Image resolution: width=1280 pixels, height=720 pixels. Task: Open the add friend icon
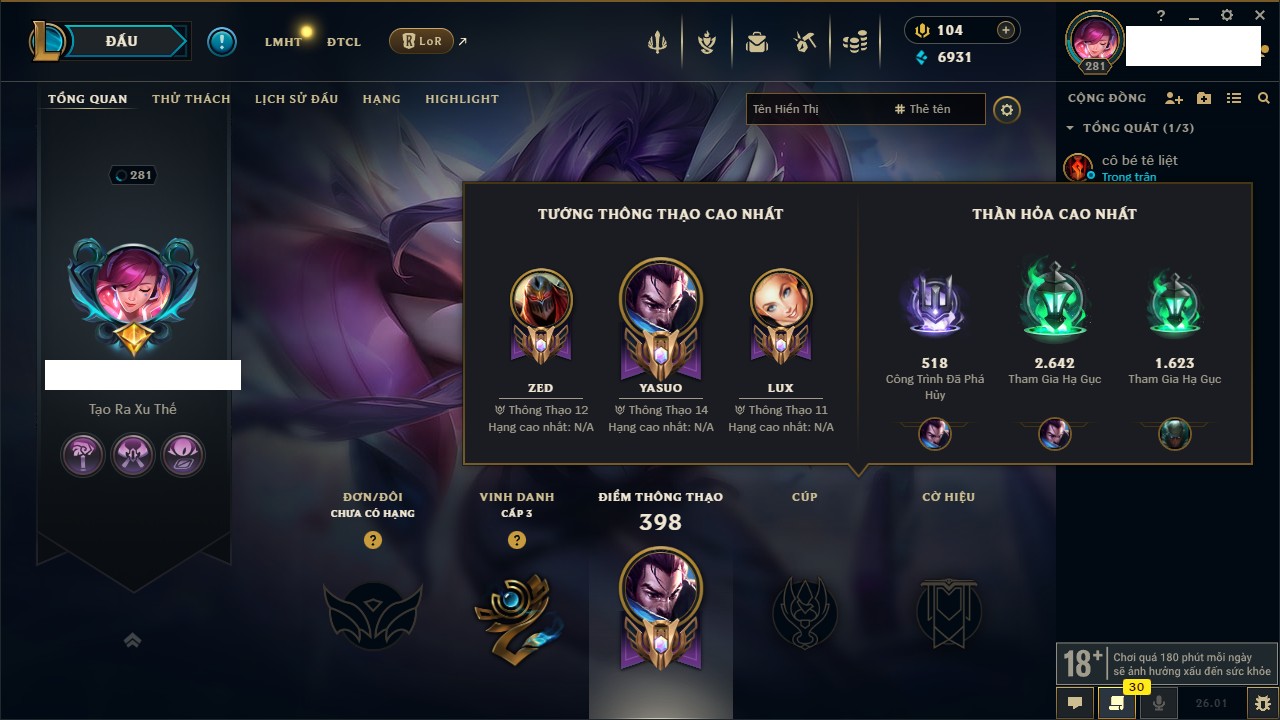coord(1174,98)
